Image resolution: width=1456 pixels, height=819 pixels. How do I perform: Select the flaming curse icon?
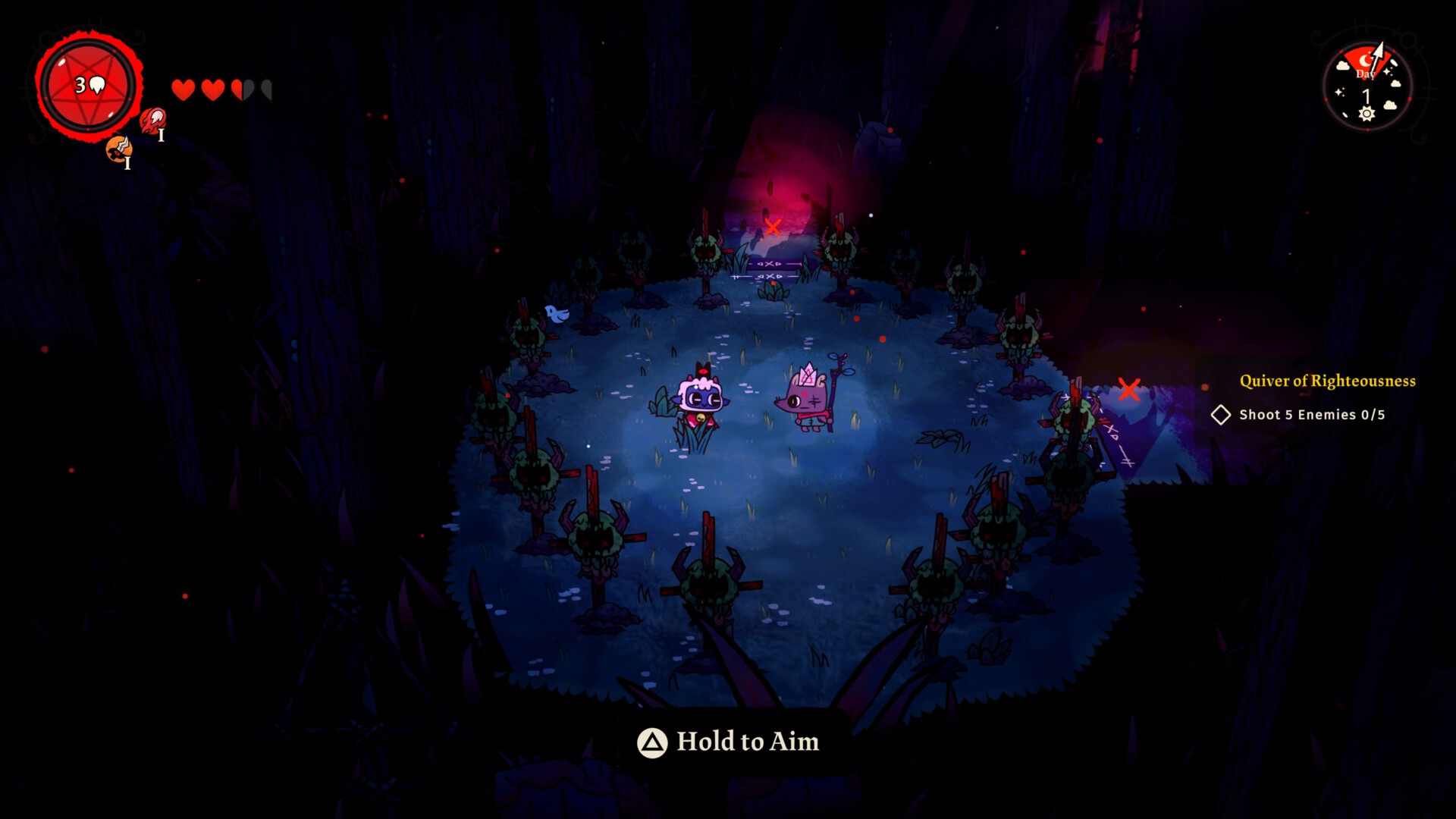[152, 119]
